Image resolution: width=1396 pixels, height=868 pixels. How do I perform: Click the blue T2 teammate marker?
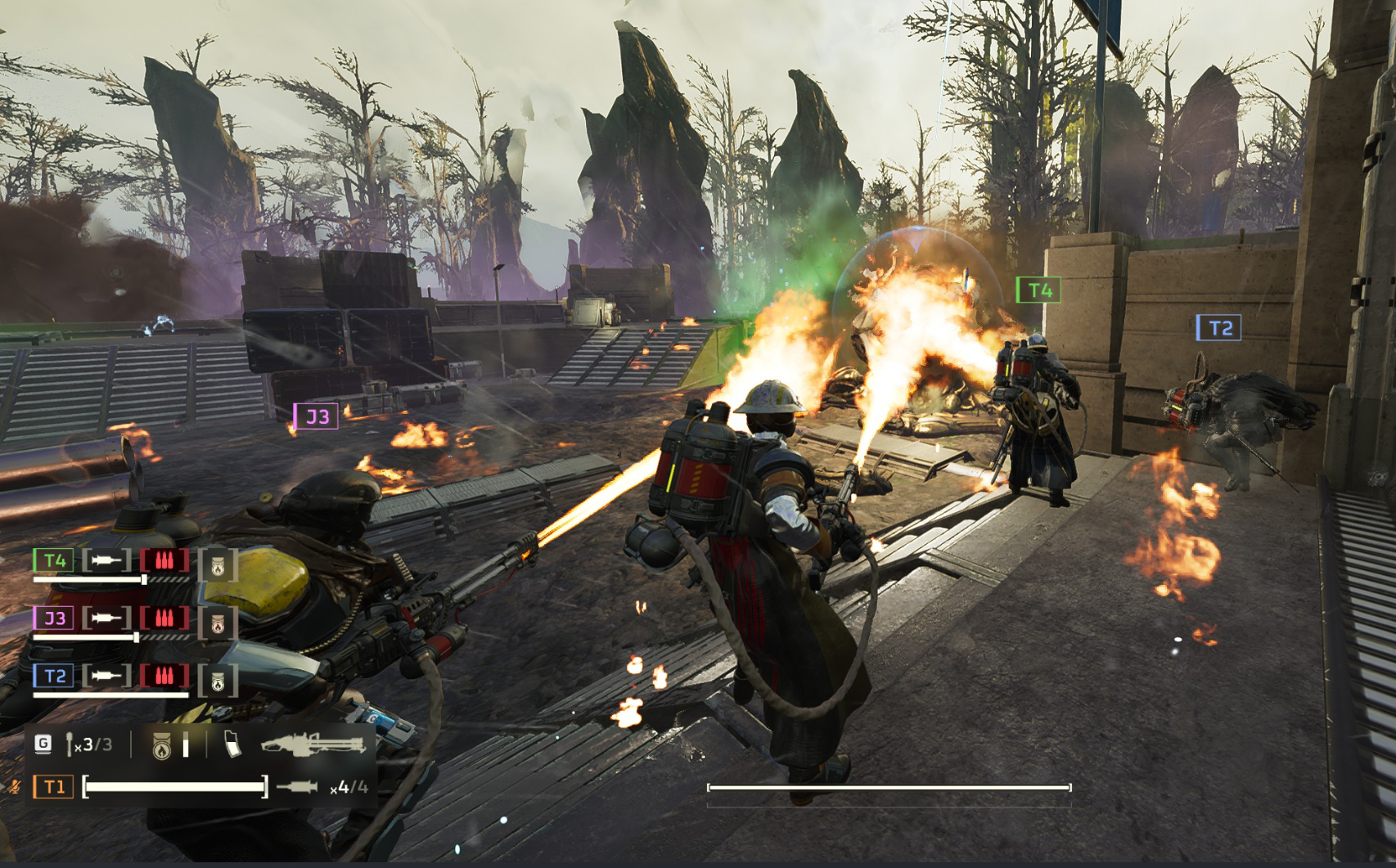[x=1219, y=328]
